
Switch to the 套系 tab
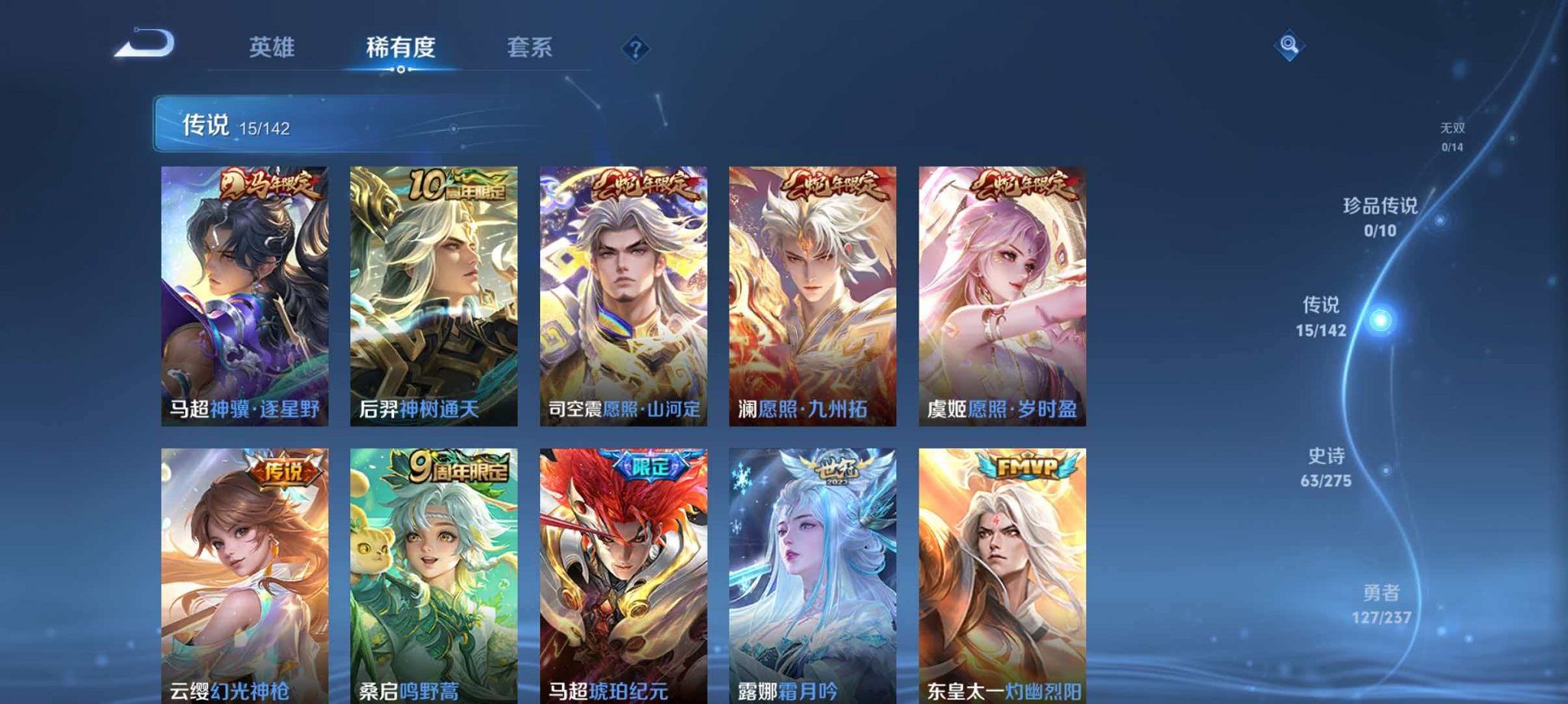(x=532, y=47)
